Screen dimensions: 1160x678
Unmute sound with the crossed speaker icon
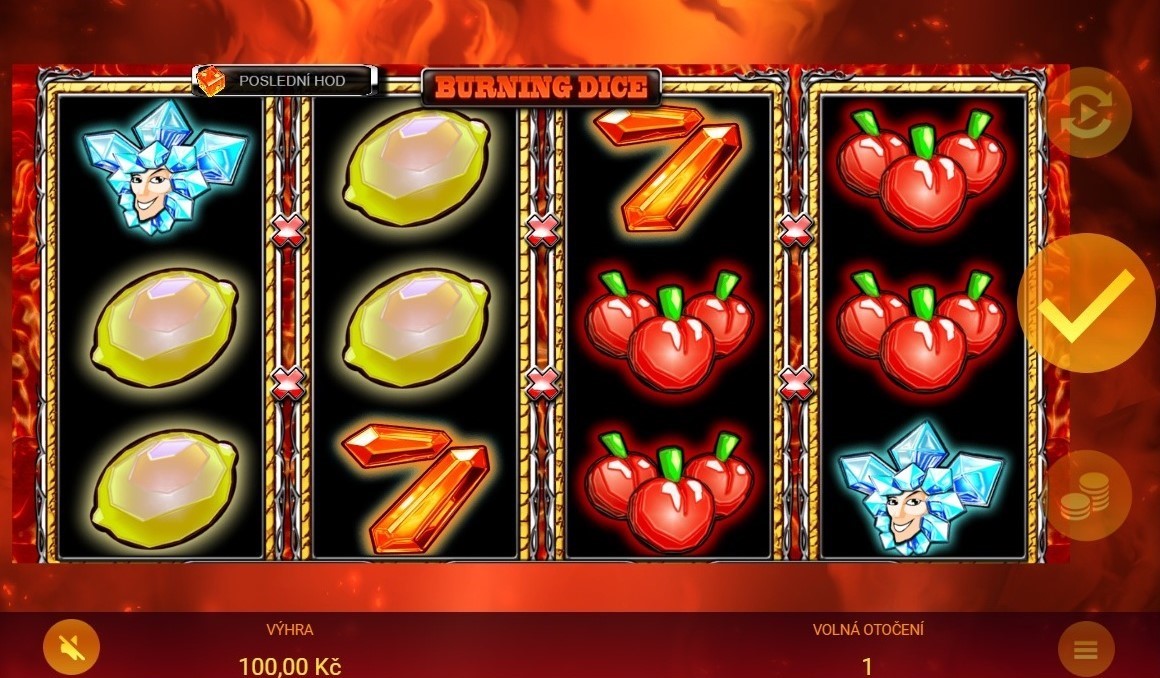pos(71,647)
